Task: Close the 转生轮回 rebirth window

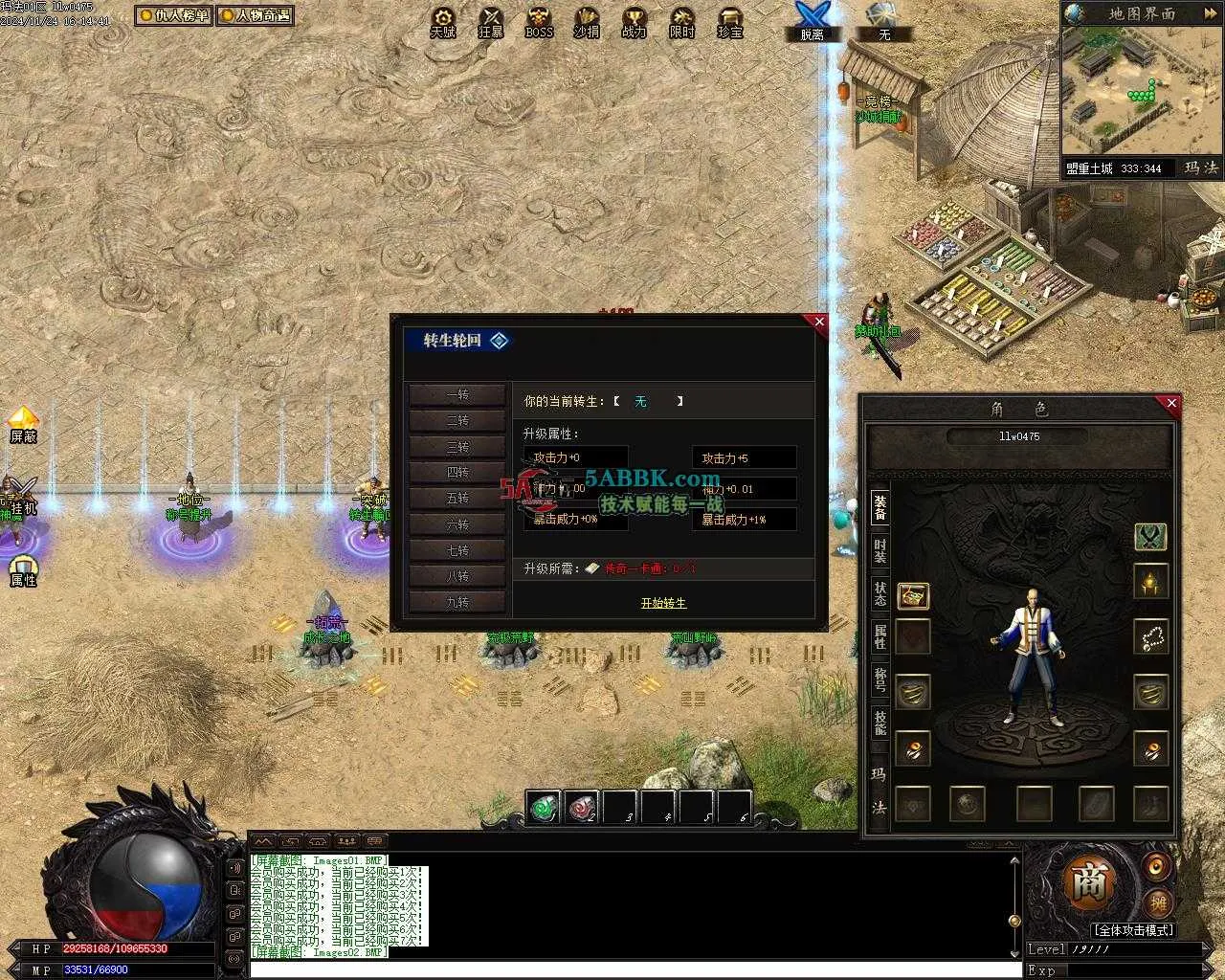Action: pyautogui.click(x=818, y=323)
